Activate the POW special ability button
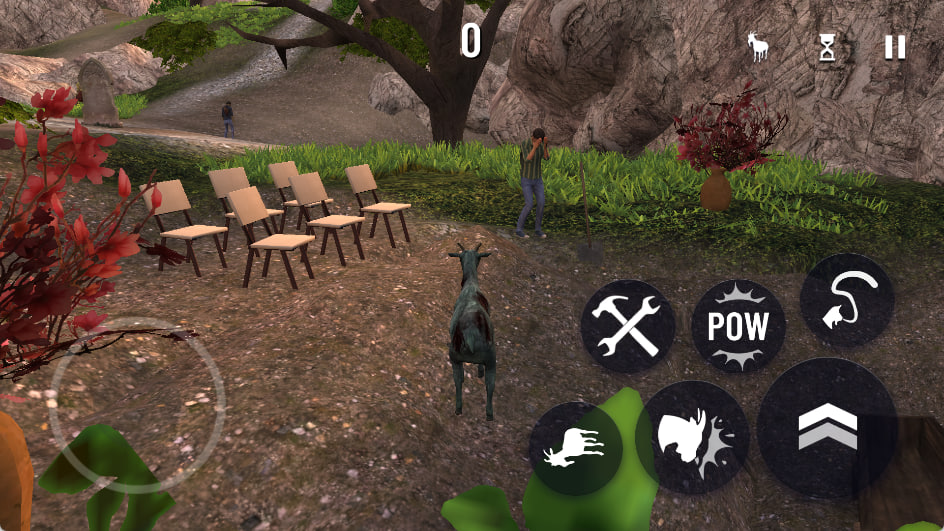 point(738,326)
